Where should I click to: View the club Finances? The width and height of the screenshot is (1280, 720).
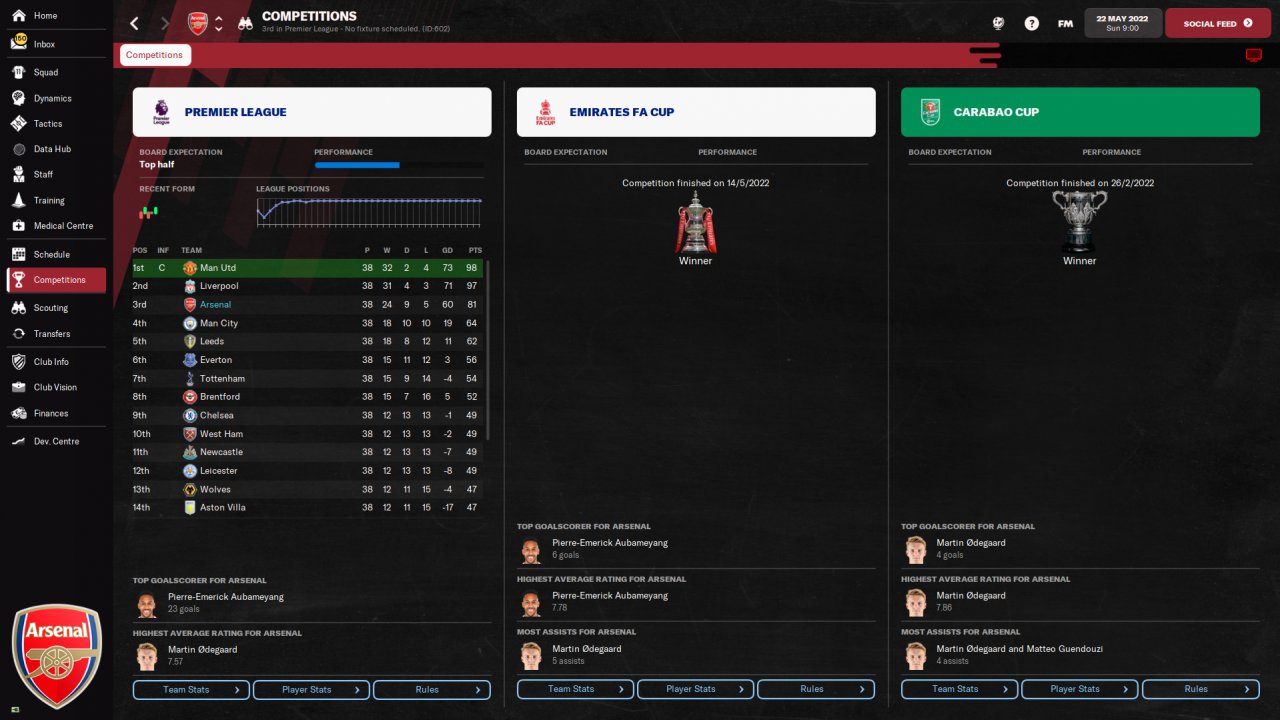(x=50, y=413)
